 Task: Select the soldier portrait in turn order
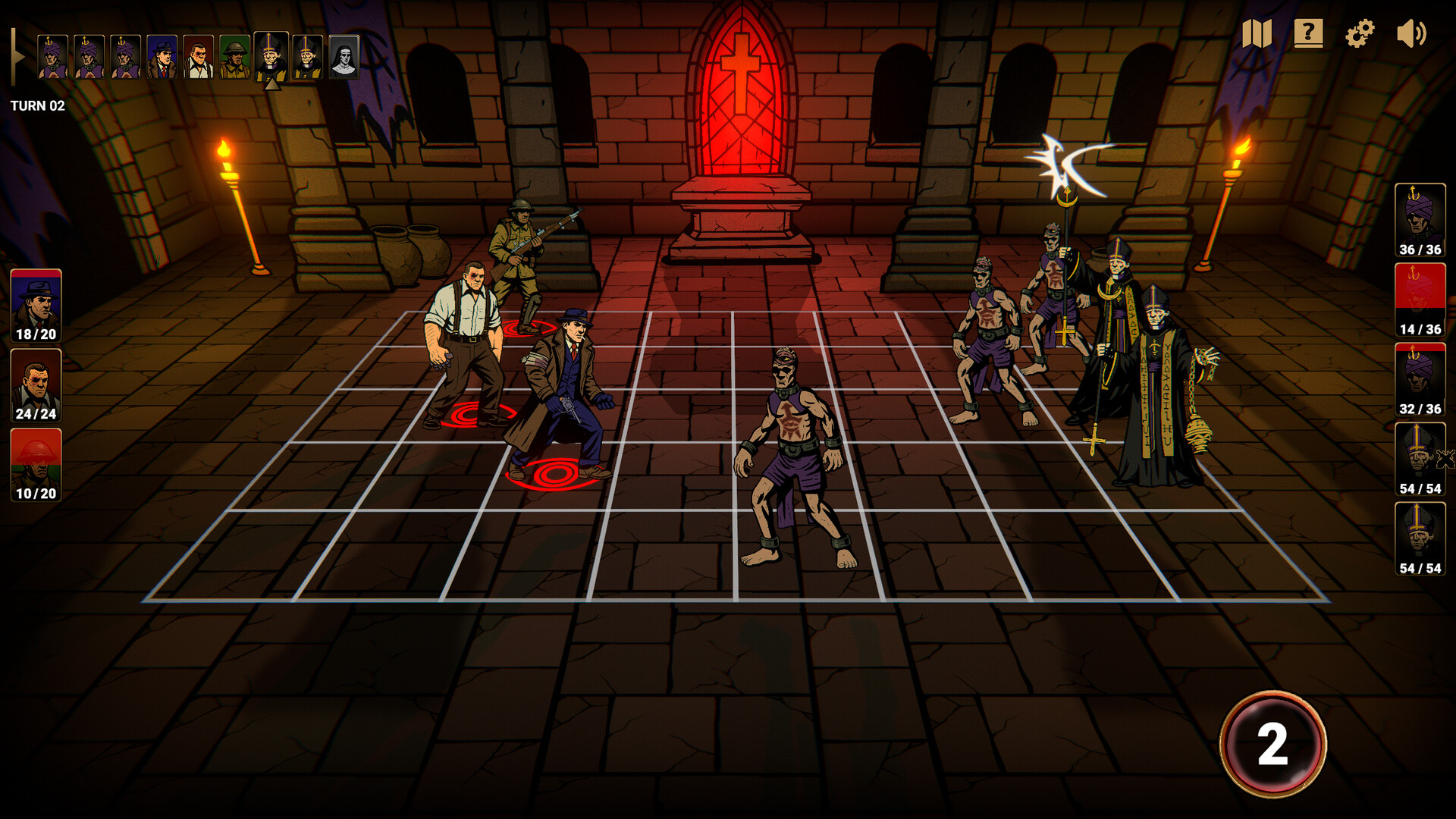click(x=234, y=57)
